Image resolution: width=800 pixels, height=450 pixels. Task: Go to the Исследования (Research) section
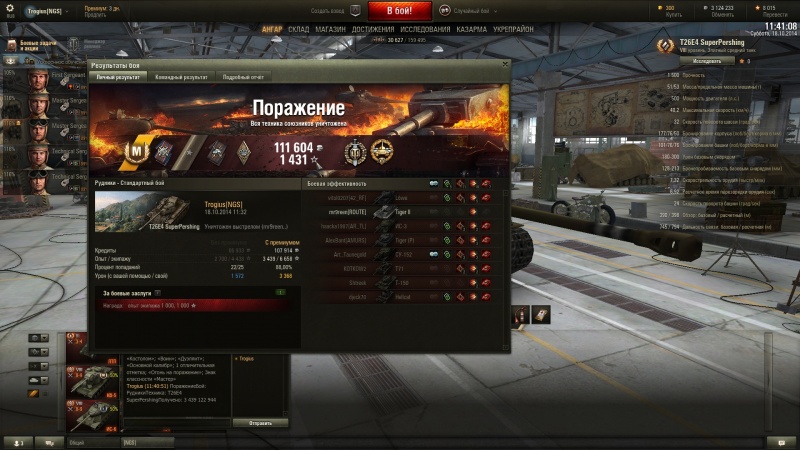tap(425, 30)
